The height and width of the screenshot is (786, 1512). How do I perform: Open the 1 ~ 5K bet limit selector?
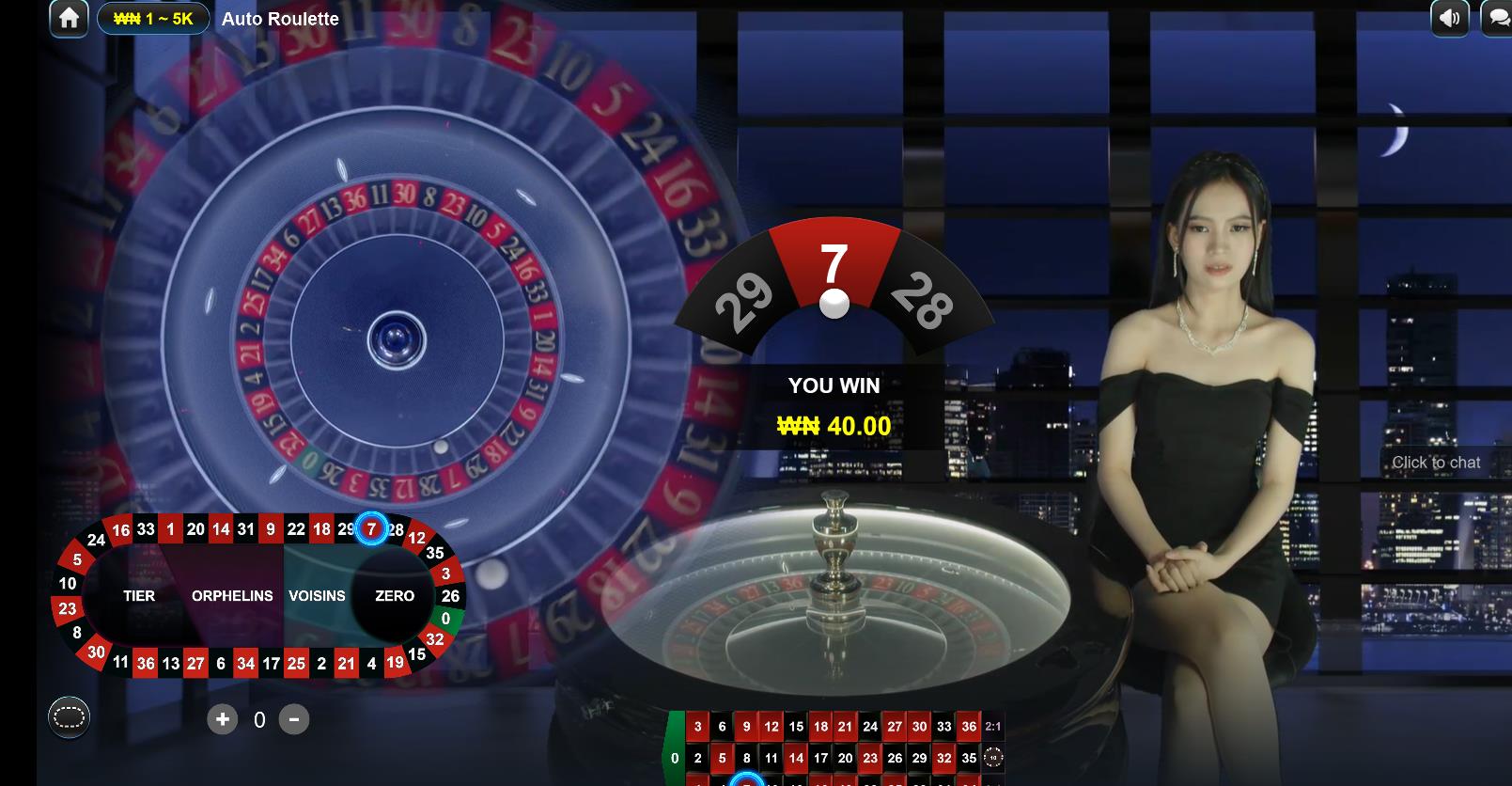click(153, 19)
